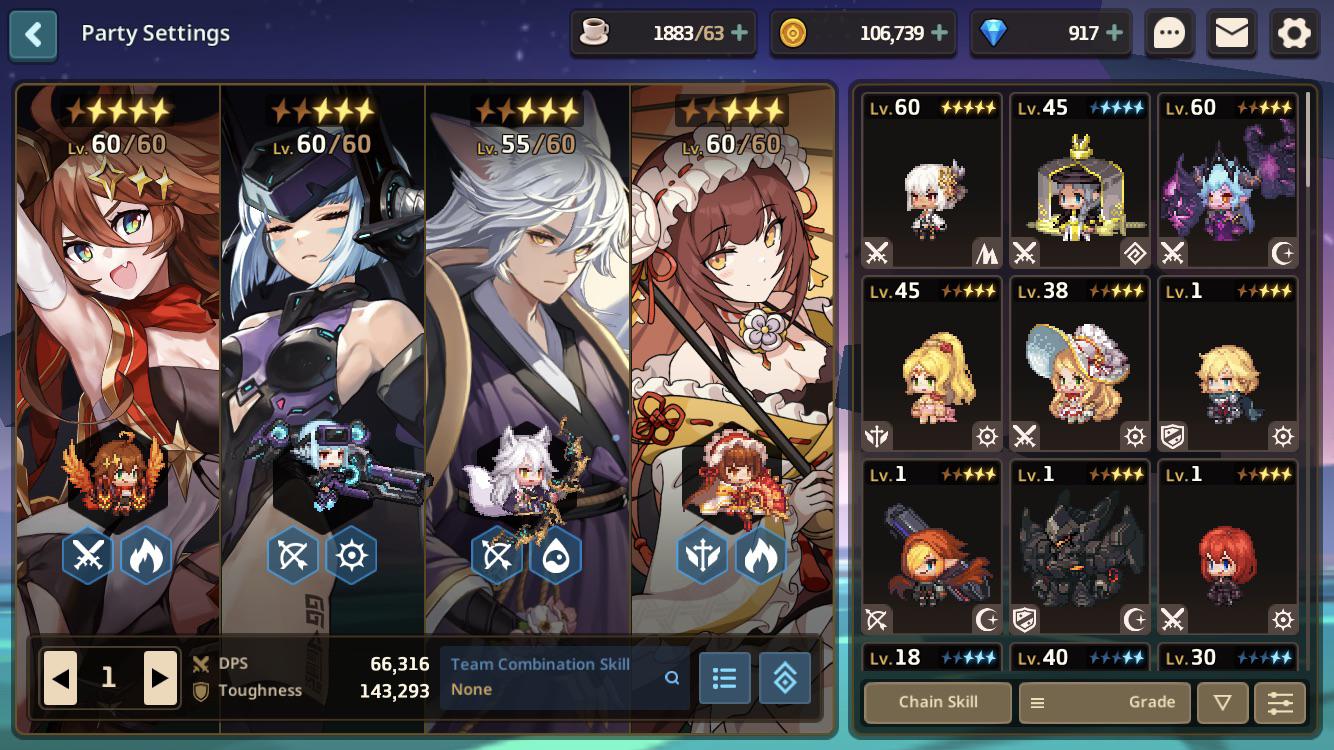Open the Grade sorting dropdown
1334x750 pixels.
(x=1152, y=702)
